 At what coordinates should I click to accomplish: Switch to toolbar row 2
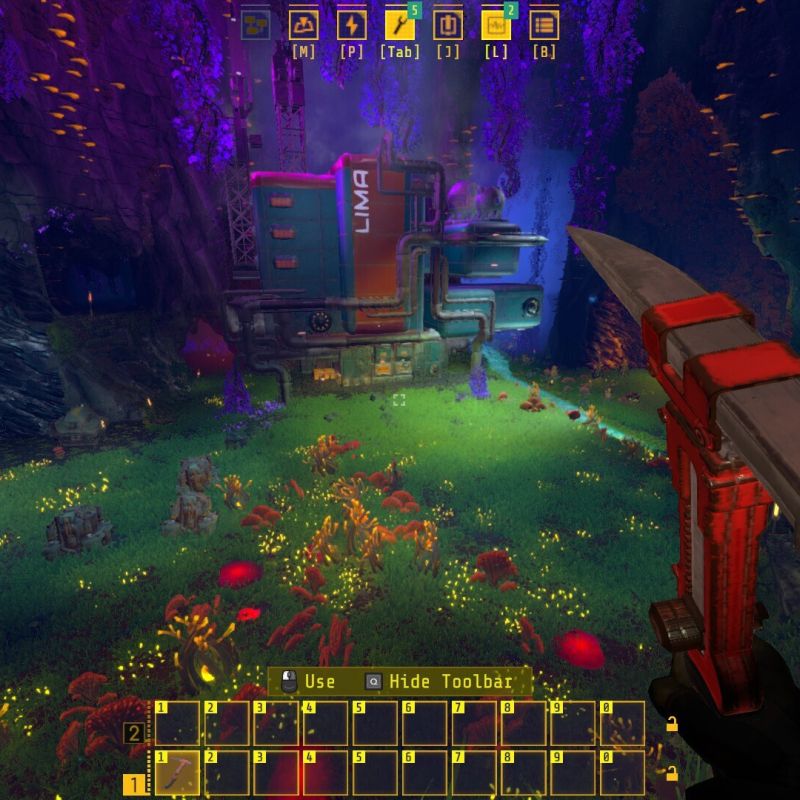click(x=133, y=733)
